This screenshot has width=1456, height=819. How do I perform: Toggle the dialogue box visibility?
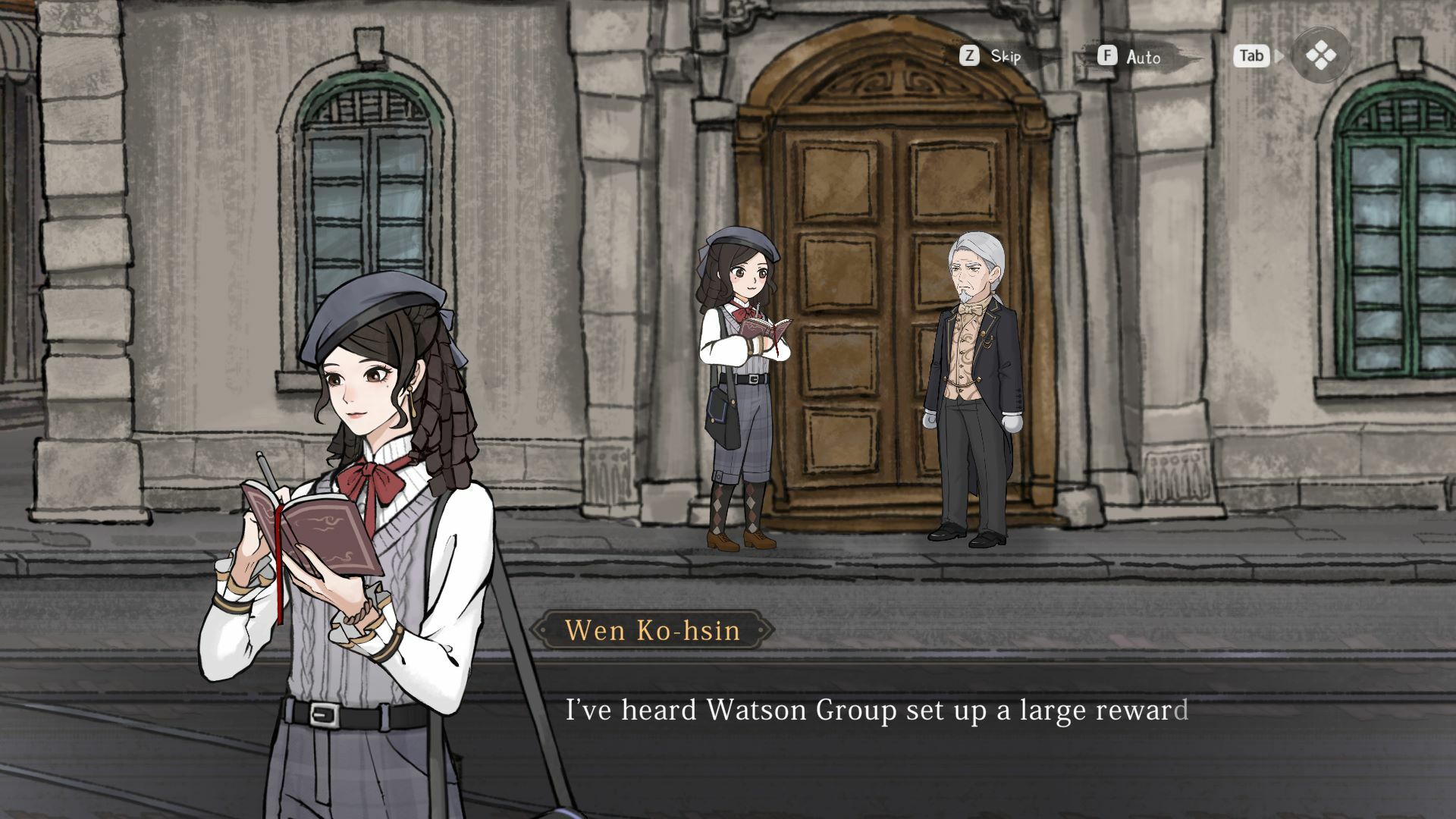(x=1251, y=55)
